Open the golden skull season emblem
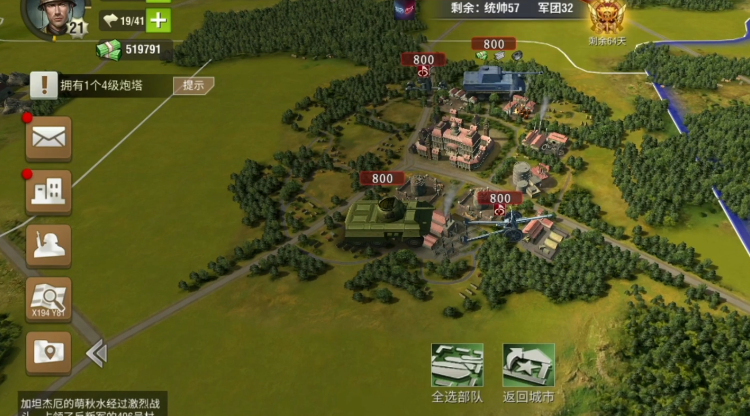750x416 pixels. (605, 17)
